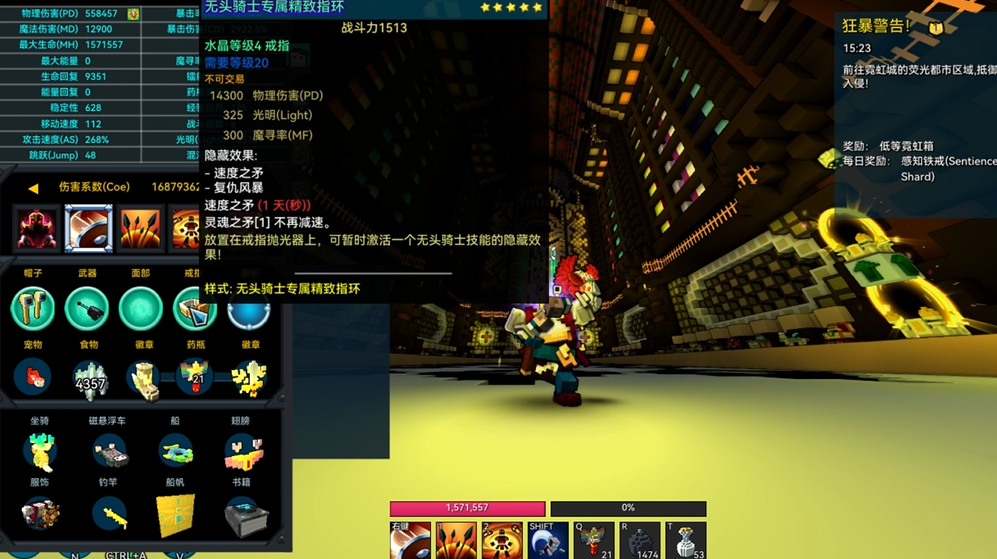This screenshot has width=997, height=559.
Task: Select the flask slot showing 21
Action: point(195,378)
